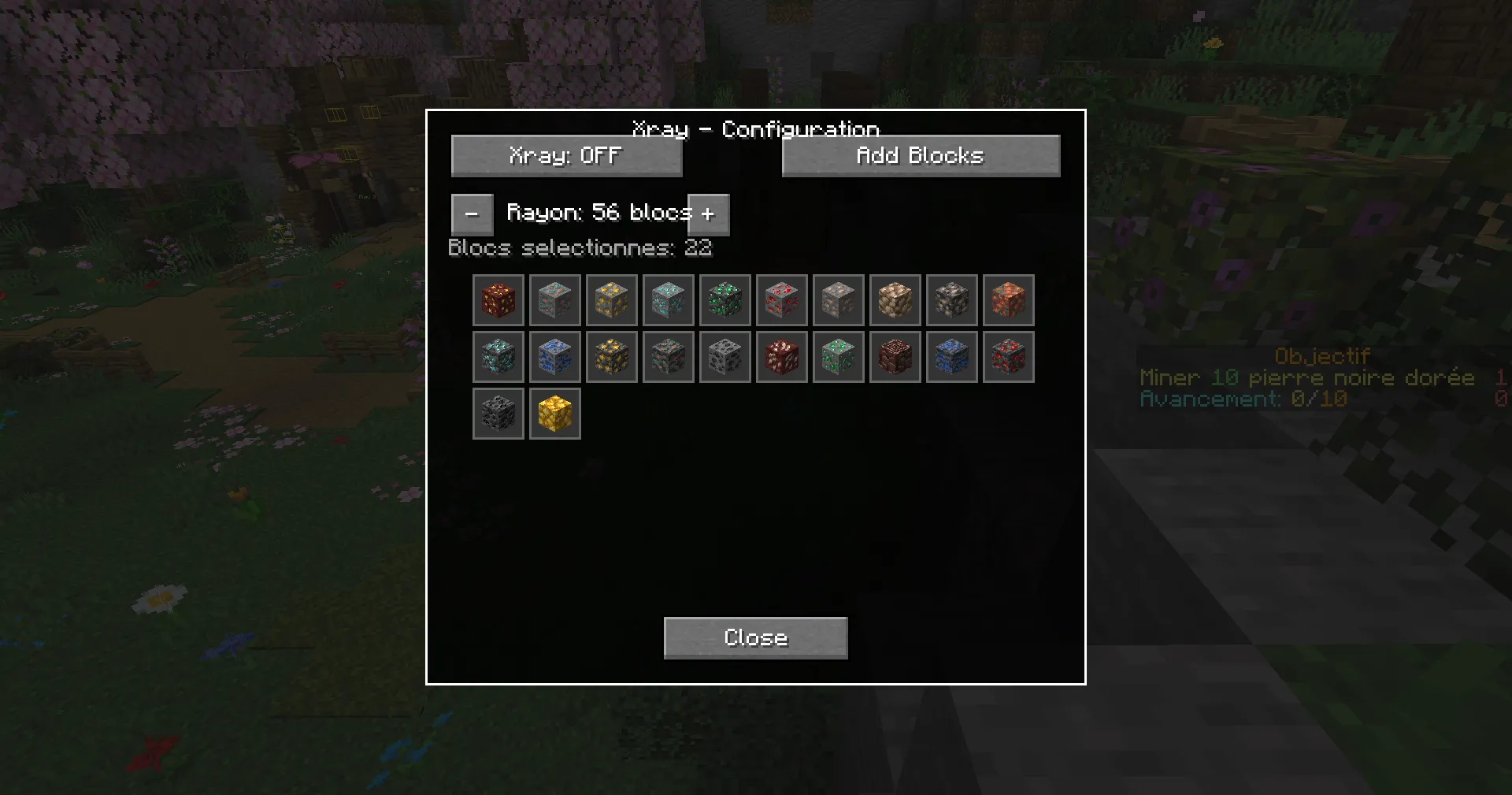Click the Xray - Configuration title
The image size is (1512, 795).
click(756, 128)
